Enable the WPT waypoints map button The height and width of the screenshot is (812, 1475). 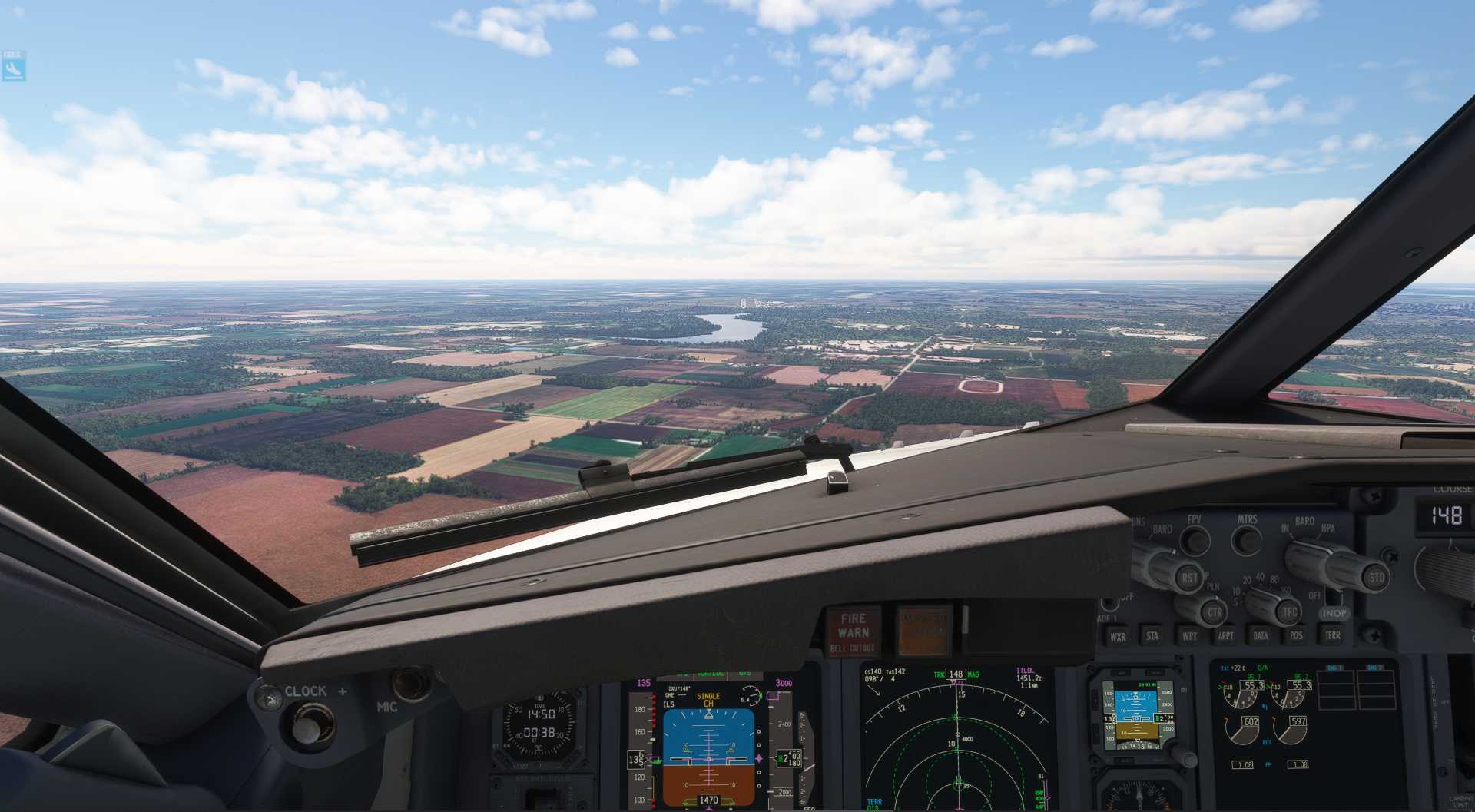(x=1189, y=635)
